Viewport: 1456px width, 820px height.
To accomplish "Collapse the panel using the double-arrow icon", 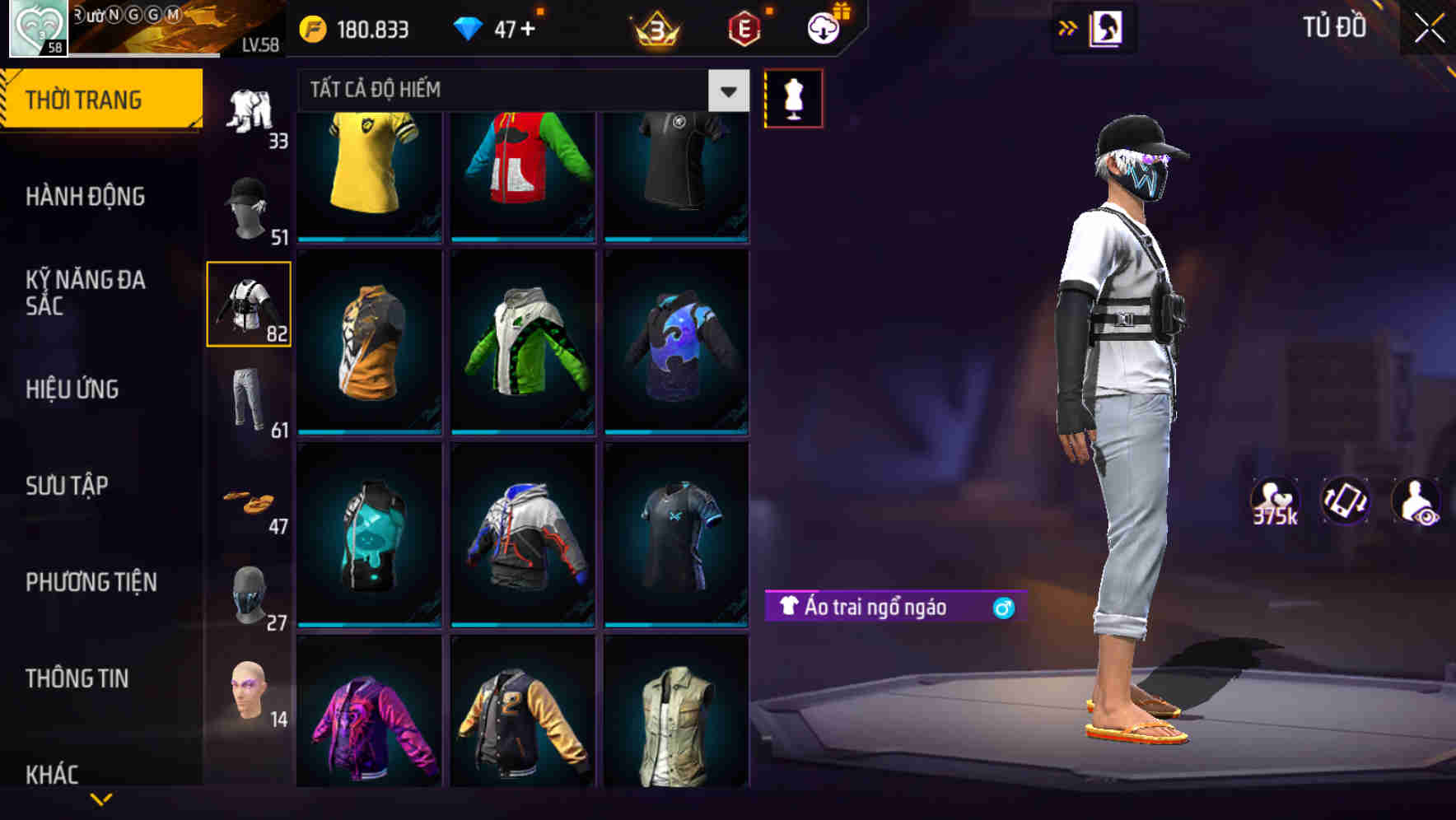I will [x=1070, y=26].
